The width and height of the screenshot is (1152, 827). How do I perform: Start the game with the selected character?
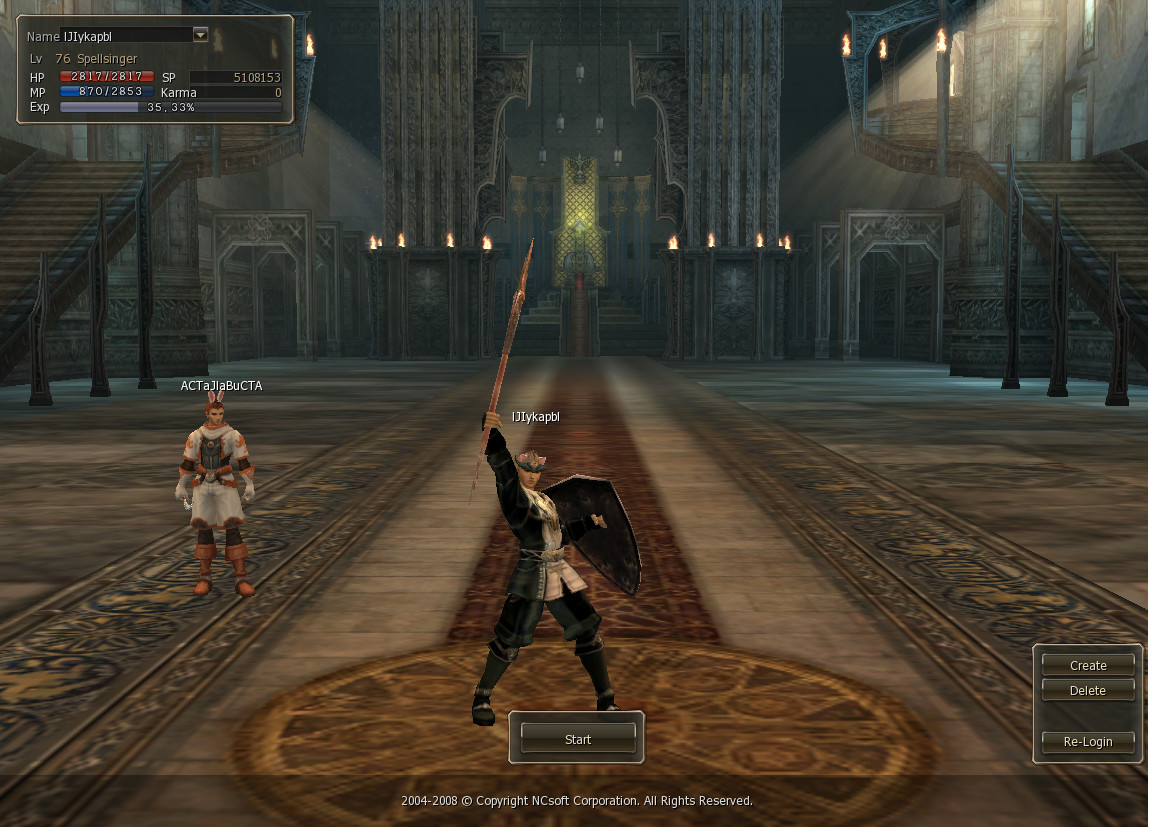pyautogui.click(x=578, y=739)
